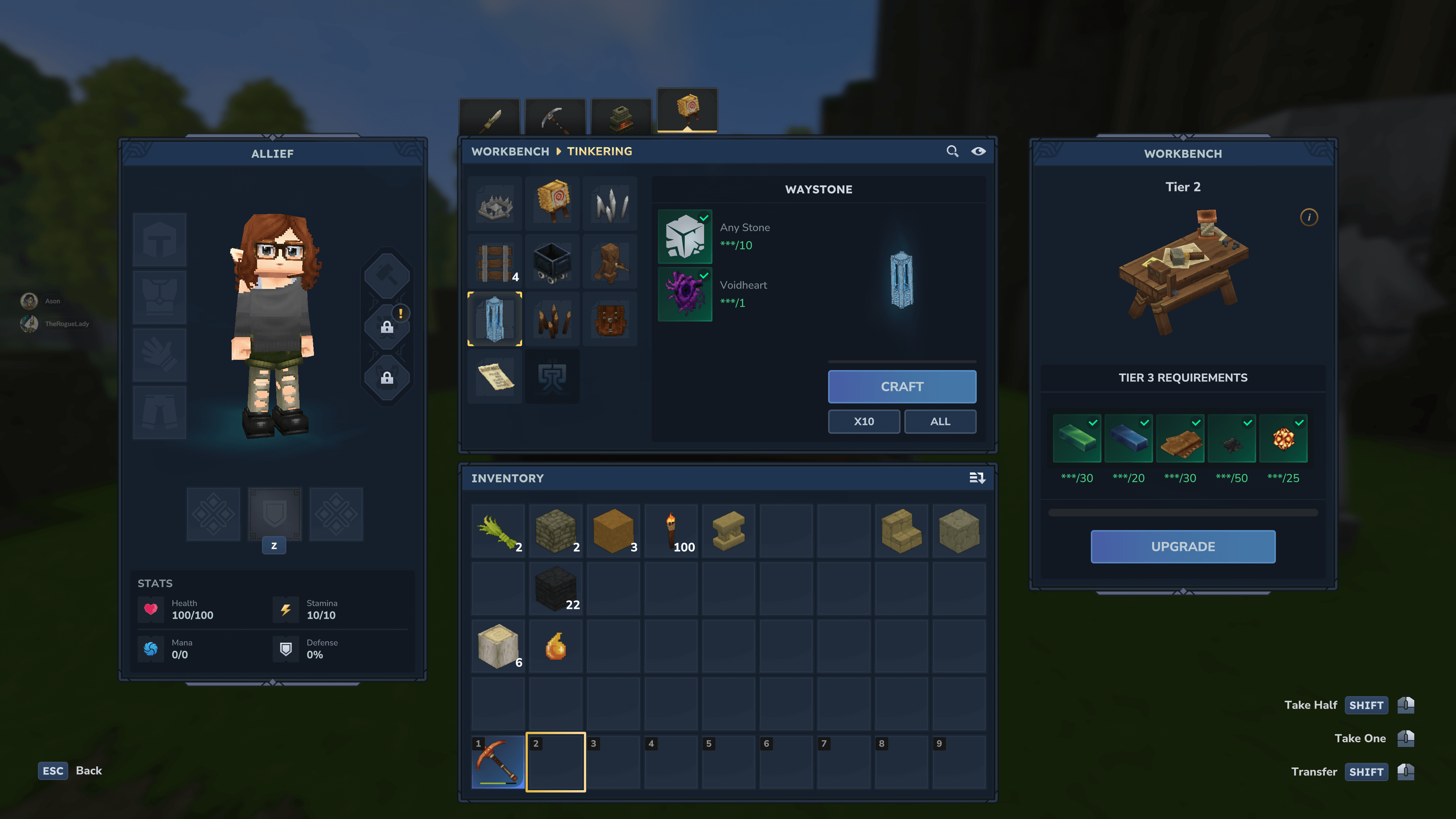Image resolution: width=1456 pixels, height=819 pixels.
Task: Select the Waystone recipe tile
Action: [494, 319]
